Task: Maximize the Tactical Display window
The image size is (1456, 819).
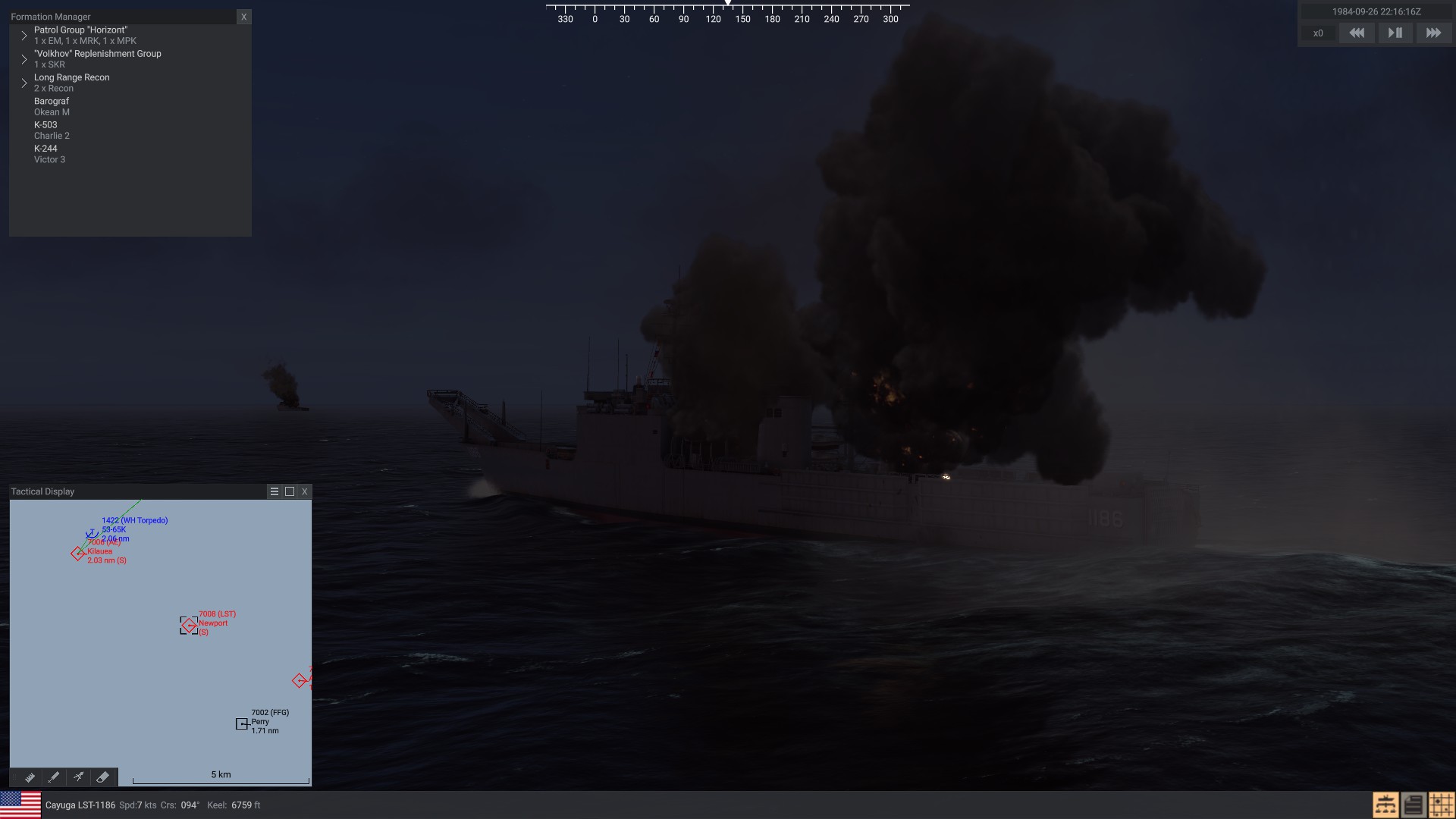Action: click(x=290, y=491)
